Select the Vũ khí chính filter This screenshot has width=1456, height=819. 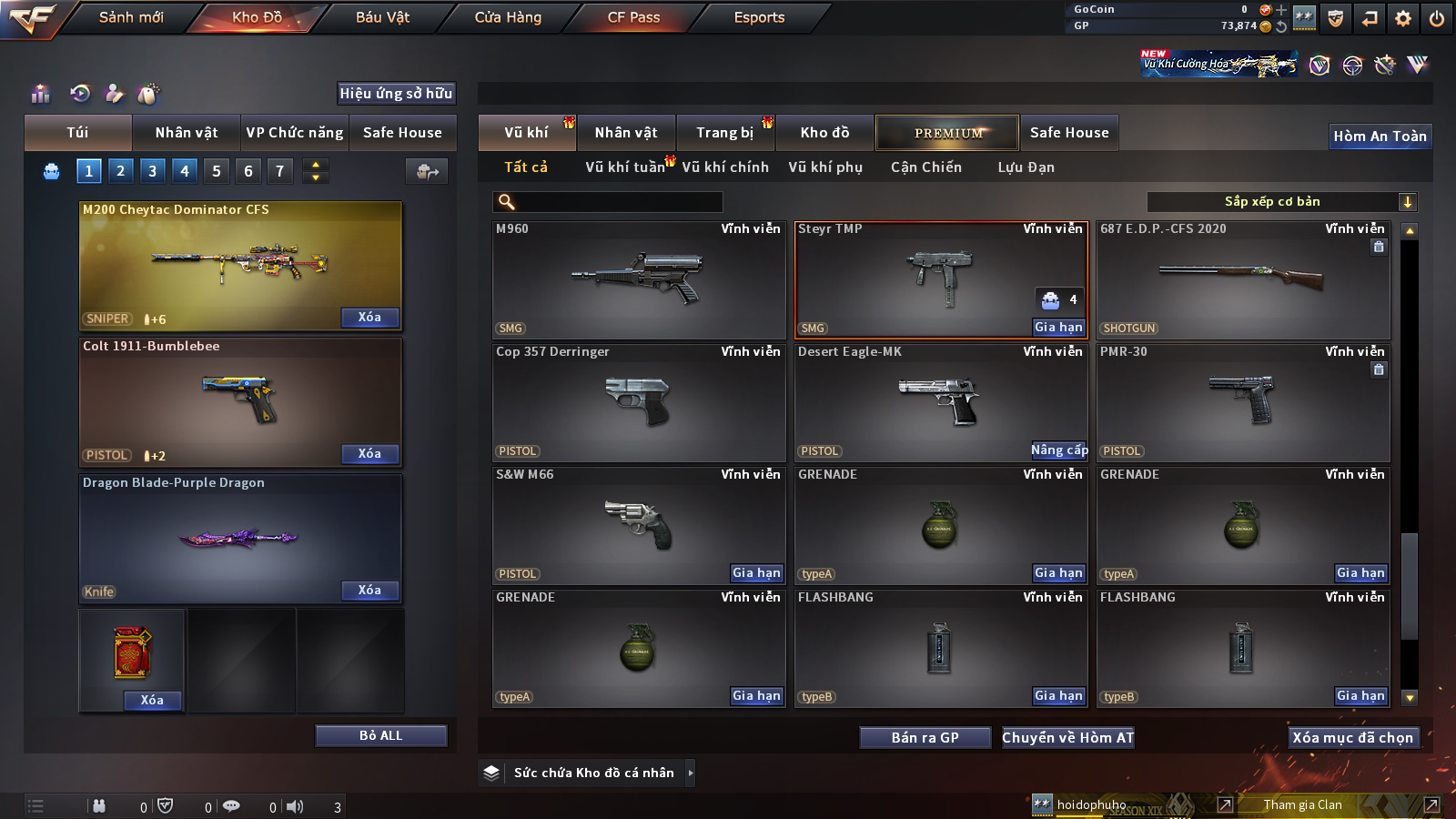coord(725,167)
